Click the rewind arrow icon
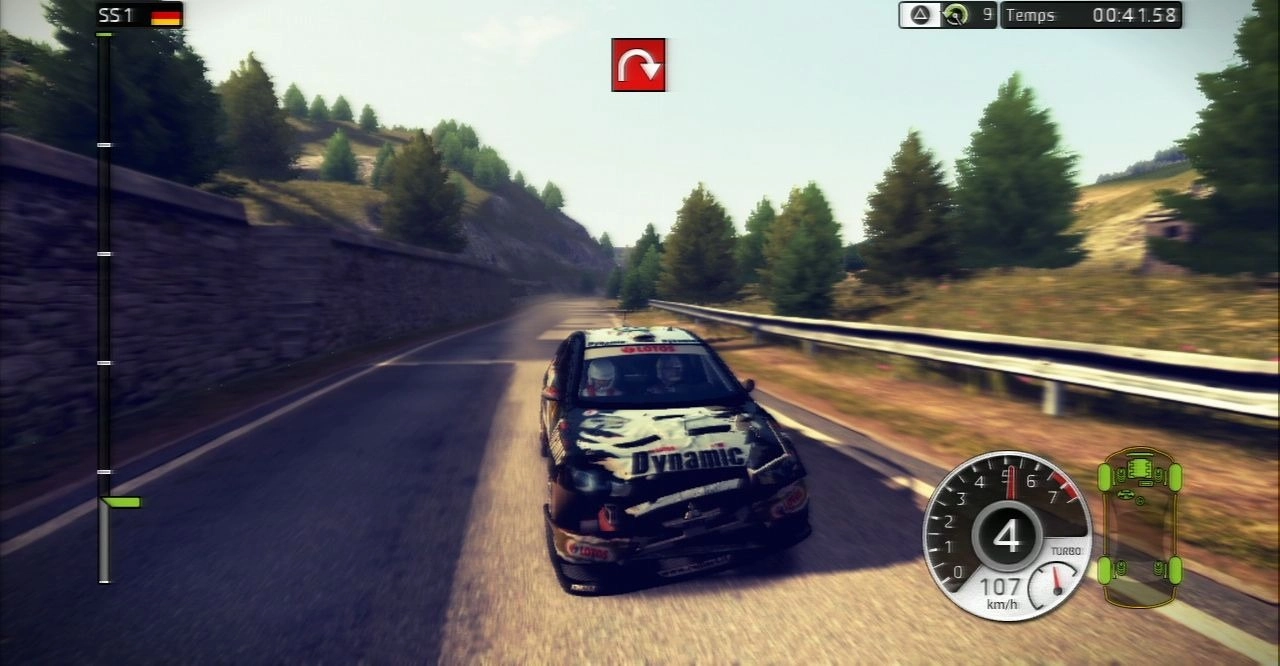This screenshot has width=1280, height=666. pyautogui.click(x=957, y=15)
